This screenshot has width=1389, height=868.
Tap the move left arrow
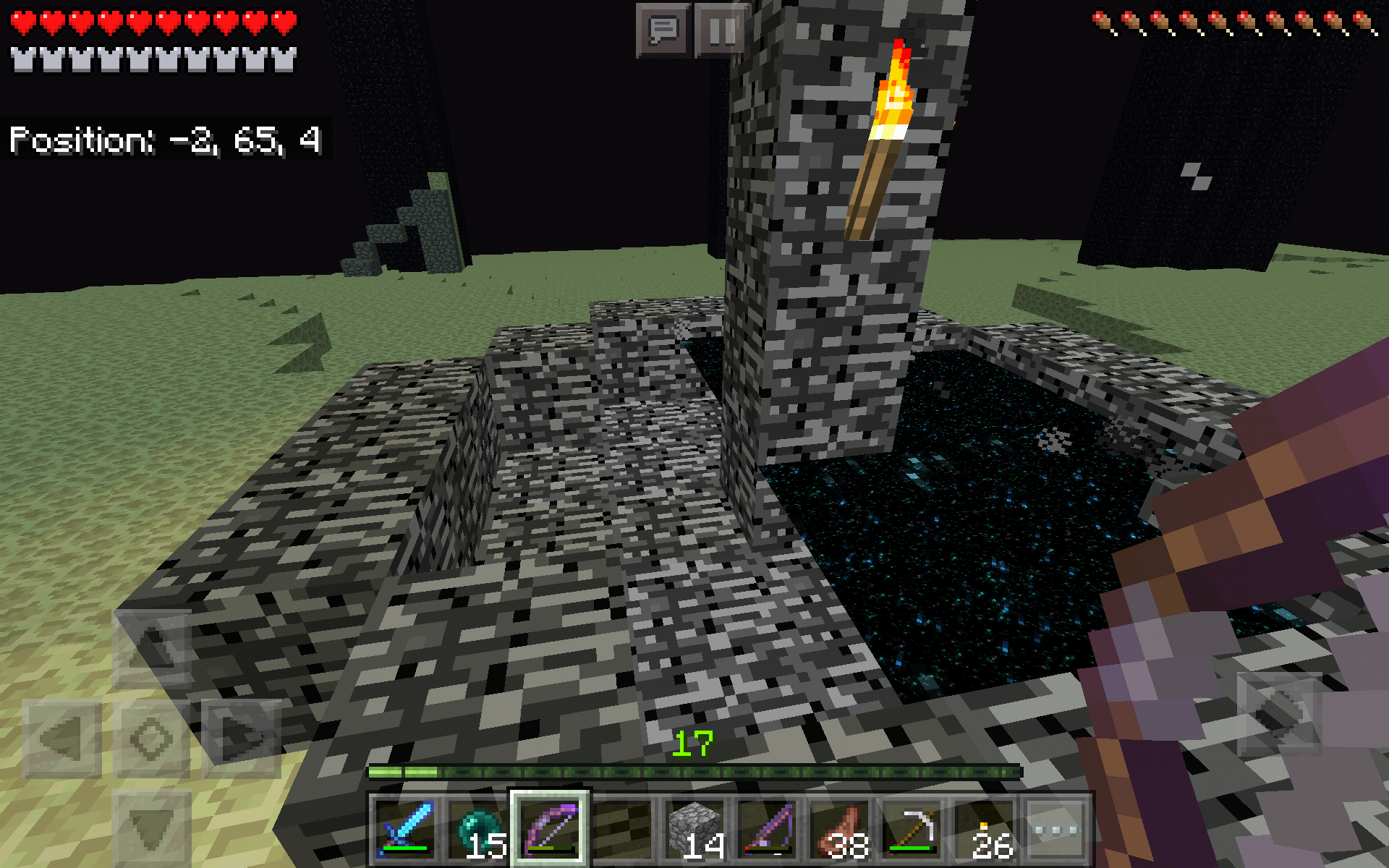(61, 739)
